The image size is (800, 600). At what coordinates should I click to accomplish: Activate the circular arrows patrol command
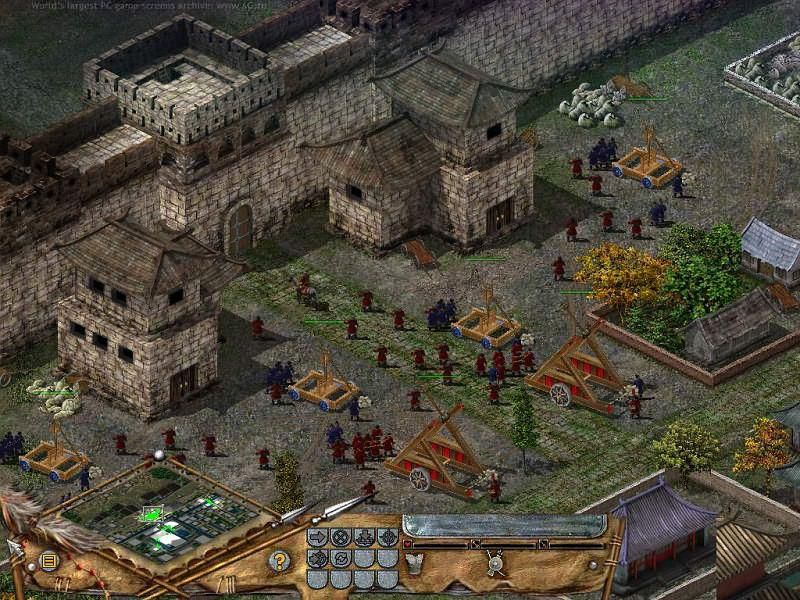tap(341, 559)
